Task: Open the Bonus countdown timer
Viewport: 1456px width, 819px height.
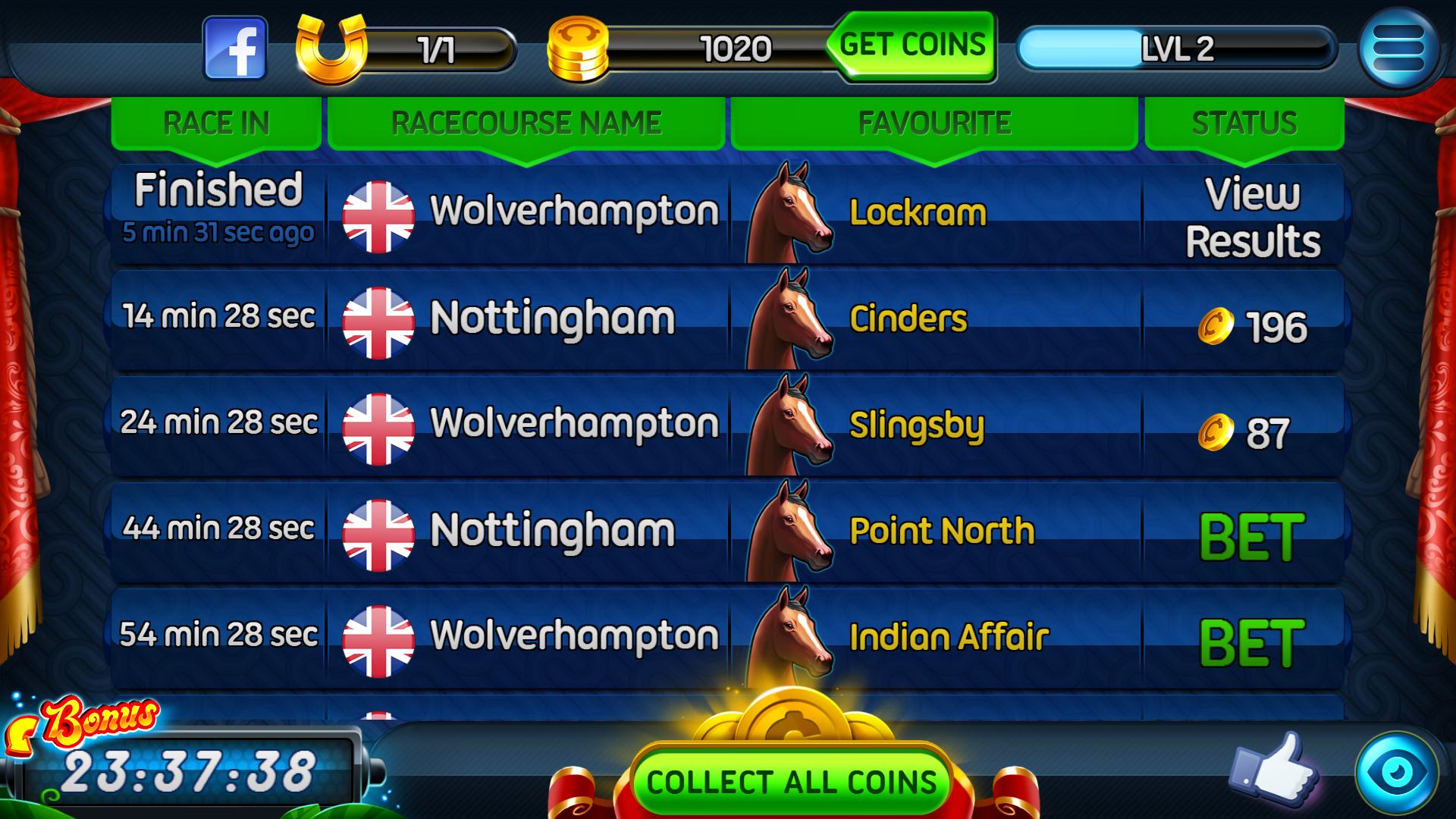Action: (x=188, y=770)
